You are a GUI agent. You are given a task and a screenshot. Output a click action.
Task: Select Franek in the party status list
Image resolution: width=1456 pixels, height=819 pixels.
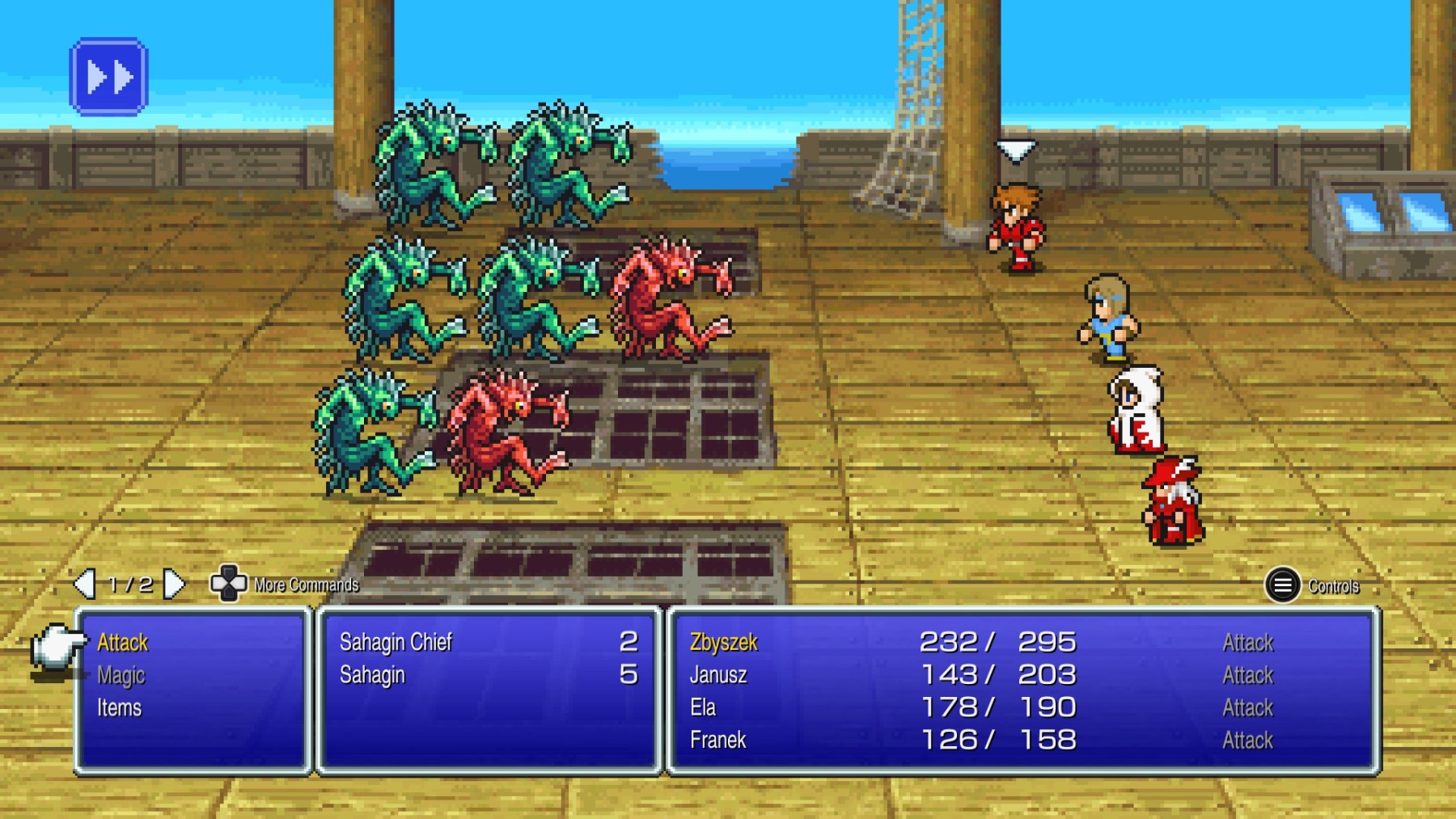coord(720,740)
